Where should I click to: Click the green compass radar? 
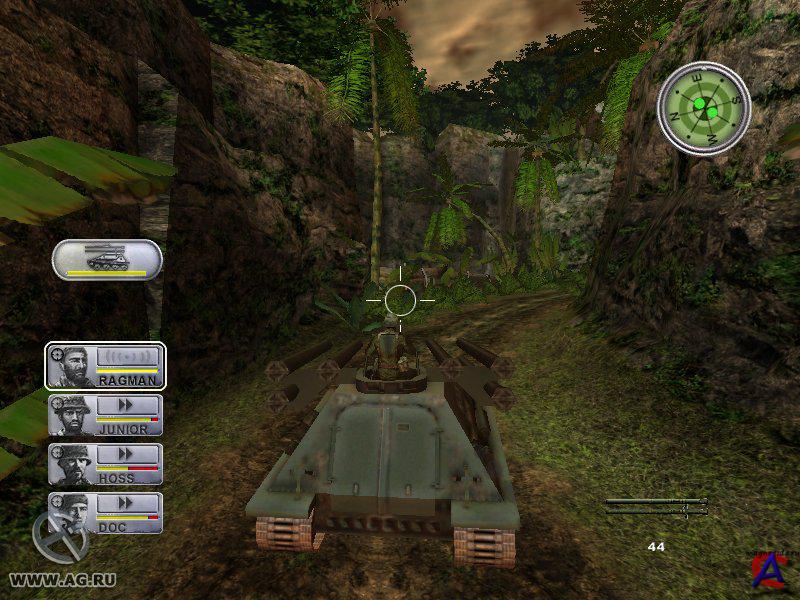coord(704,108)
